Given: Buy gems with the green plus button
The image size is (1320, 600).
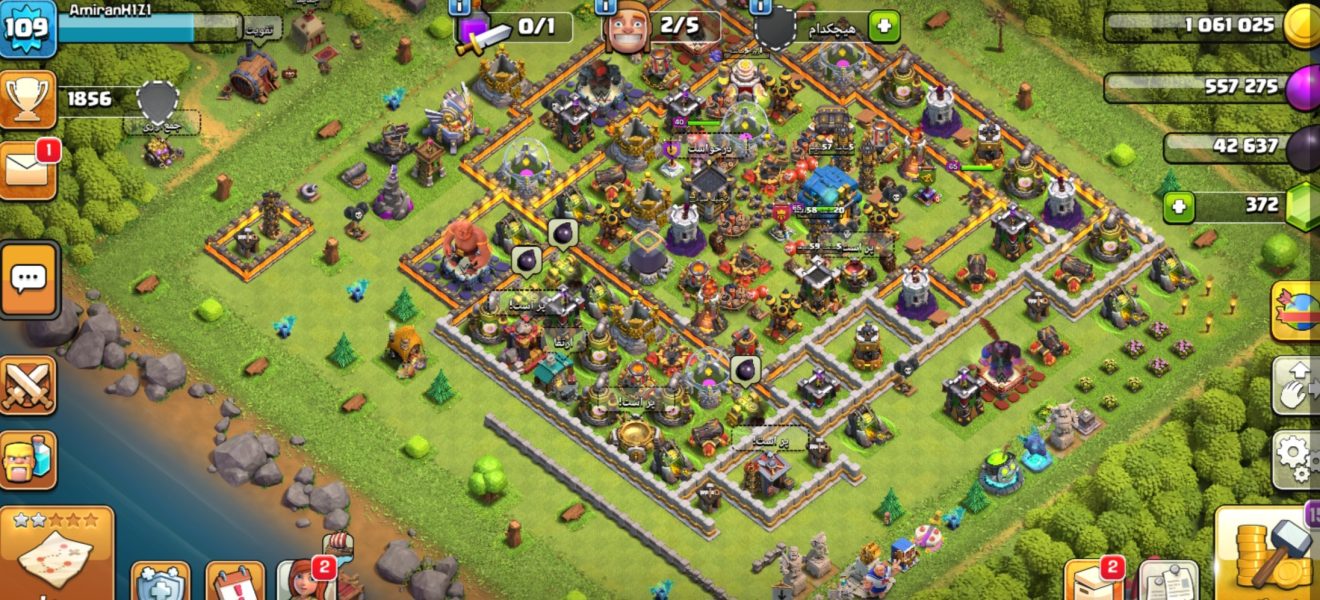Looking at the screenshot, I should (x=1180, y=207).
